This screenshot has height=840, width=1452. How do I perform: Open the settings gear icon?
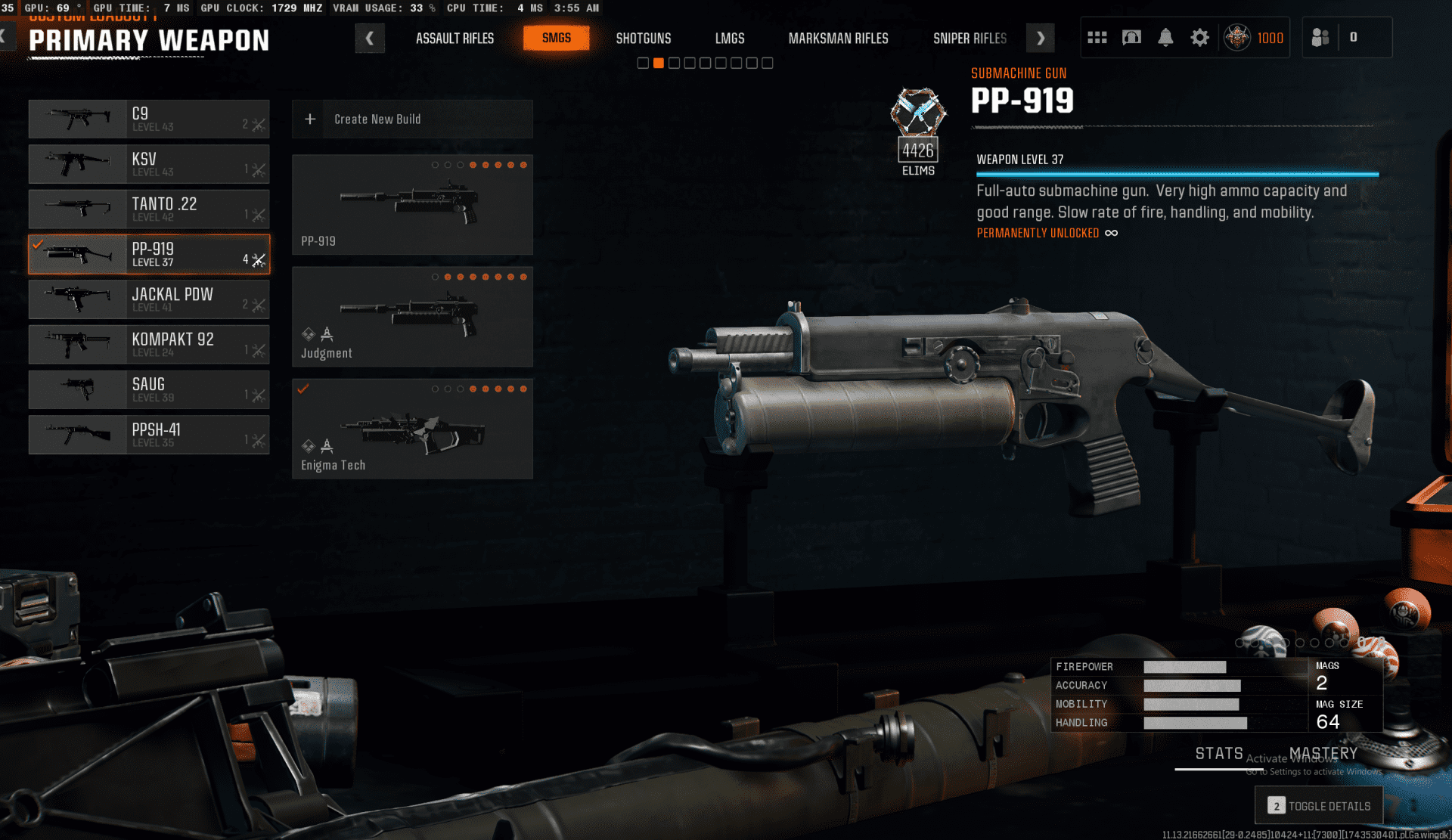1199,38
